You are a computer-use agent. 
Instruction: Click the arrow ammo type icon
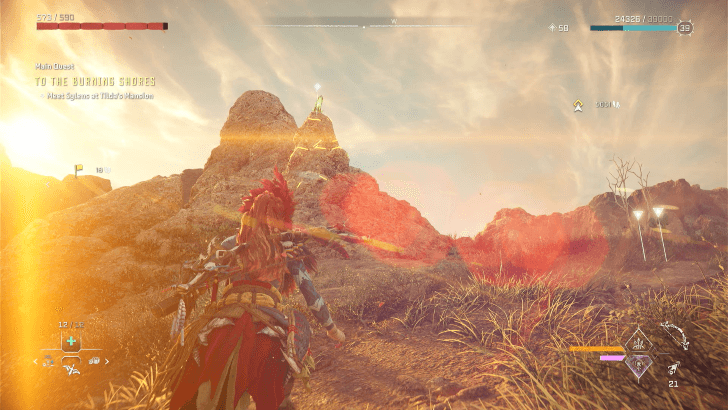point(675,367)
